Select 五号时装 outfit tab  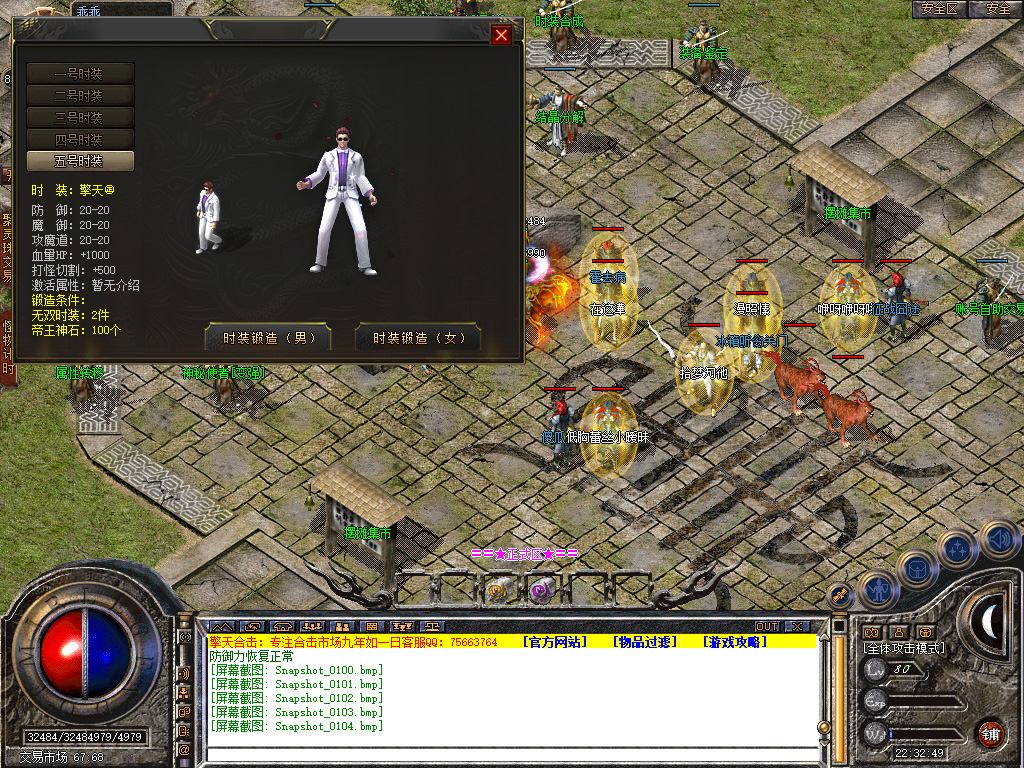click(x=80, y=161)
